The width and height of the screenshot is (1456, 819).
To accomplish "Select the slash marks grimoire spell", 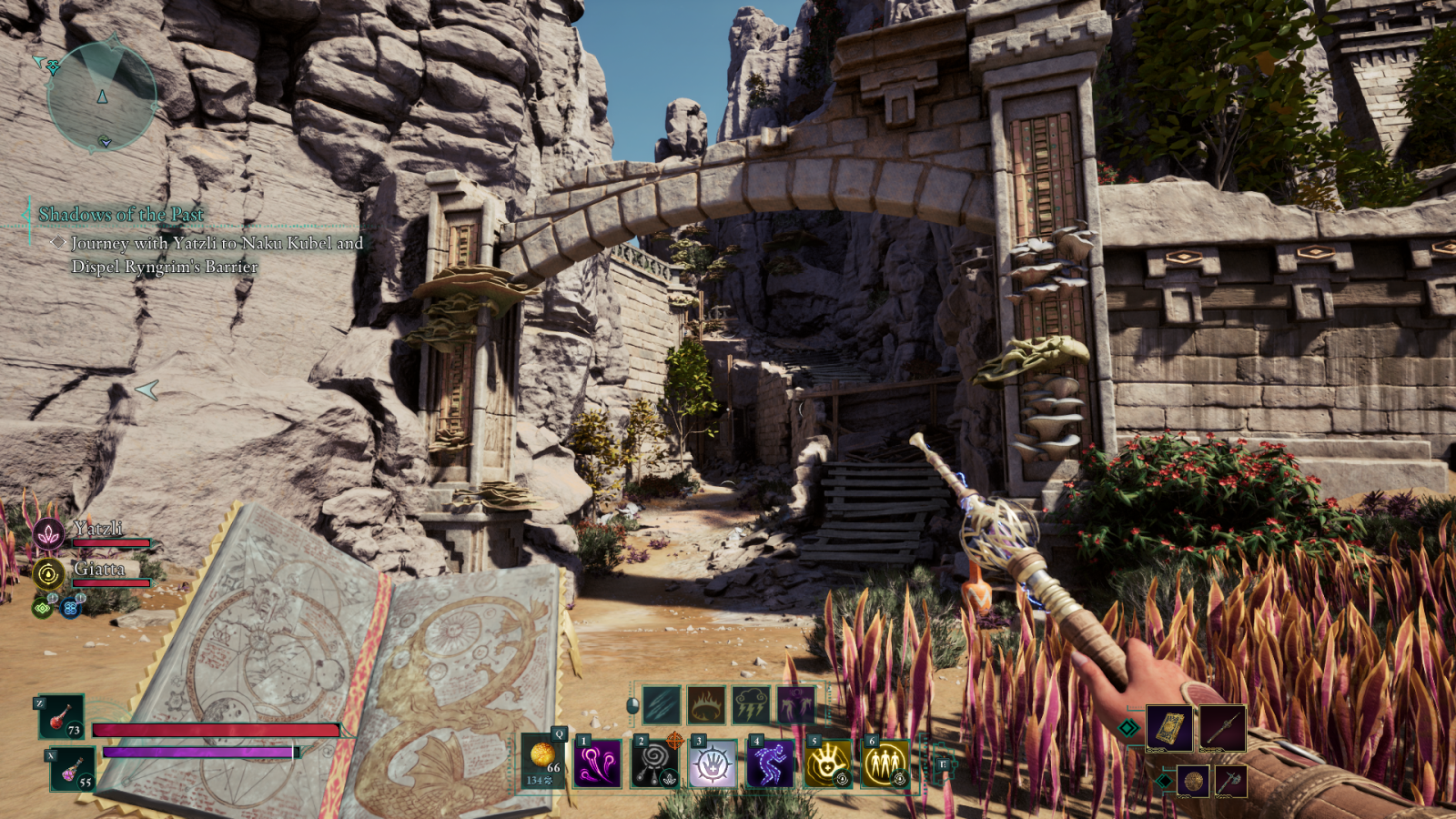I will (x=662, y=704).
